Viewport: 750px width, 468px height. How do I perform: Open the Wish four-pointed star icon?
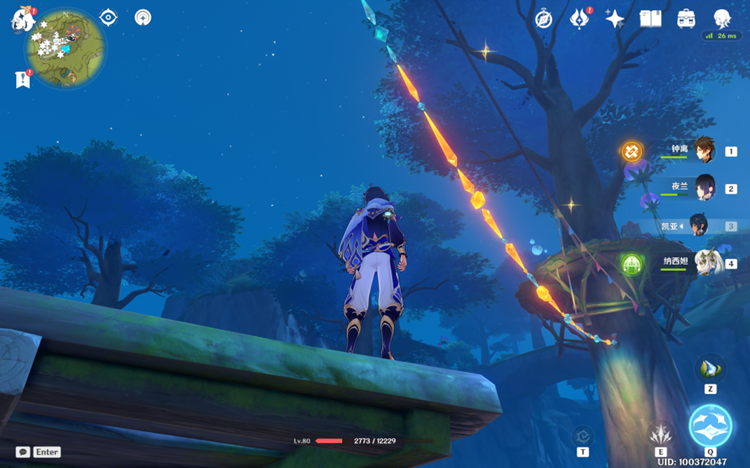tap(615, 18)
